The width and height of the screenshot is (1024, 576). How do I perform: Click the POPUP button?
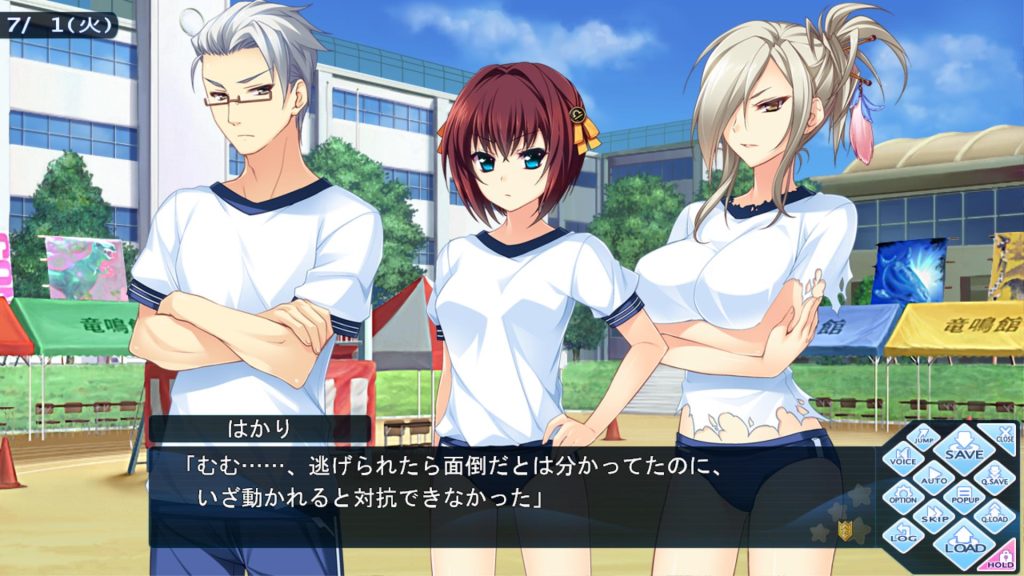(964, 496)
